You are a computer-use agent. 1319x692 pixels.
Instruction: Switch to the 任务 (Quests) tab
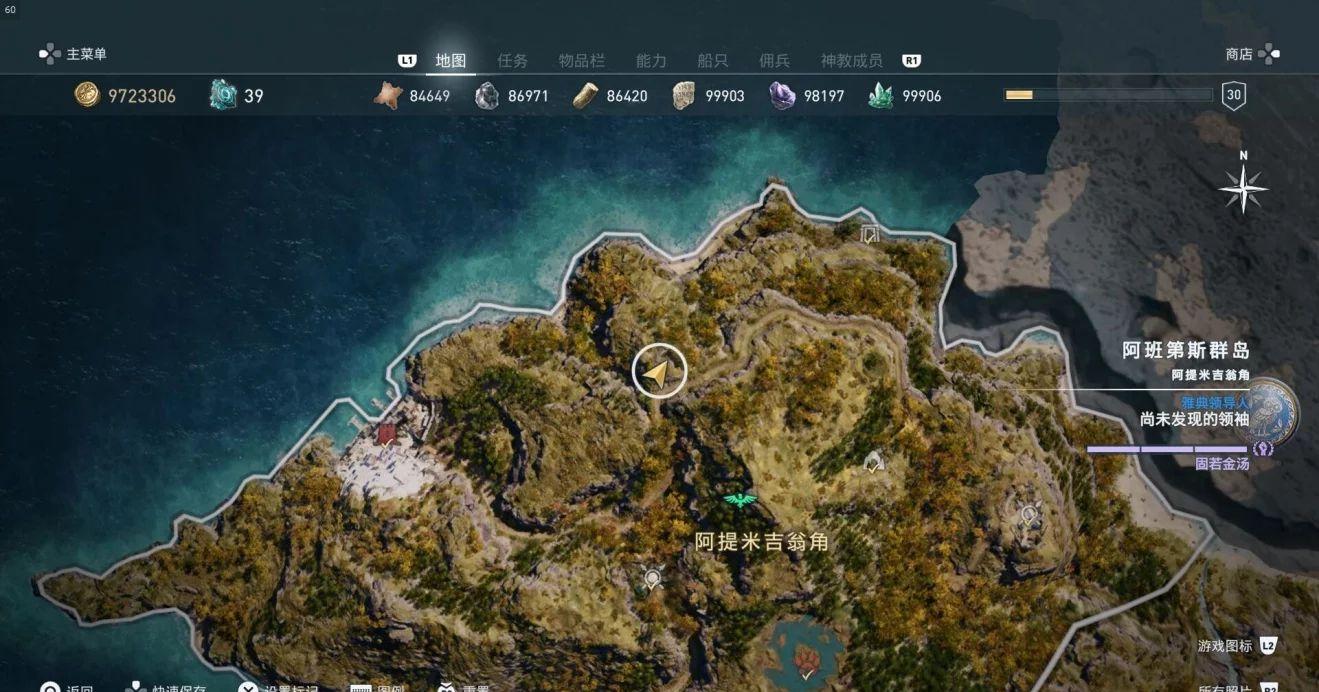(x=512, y=61)
